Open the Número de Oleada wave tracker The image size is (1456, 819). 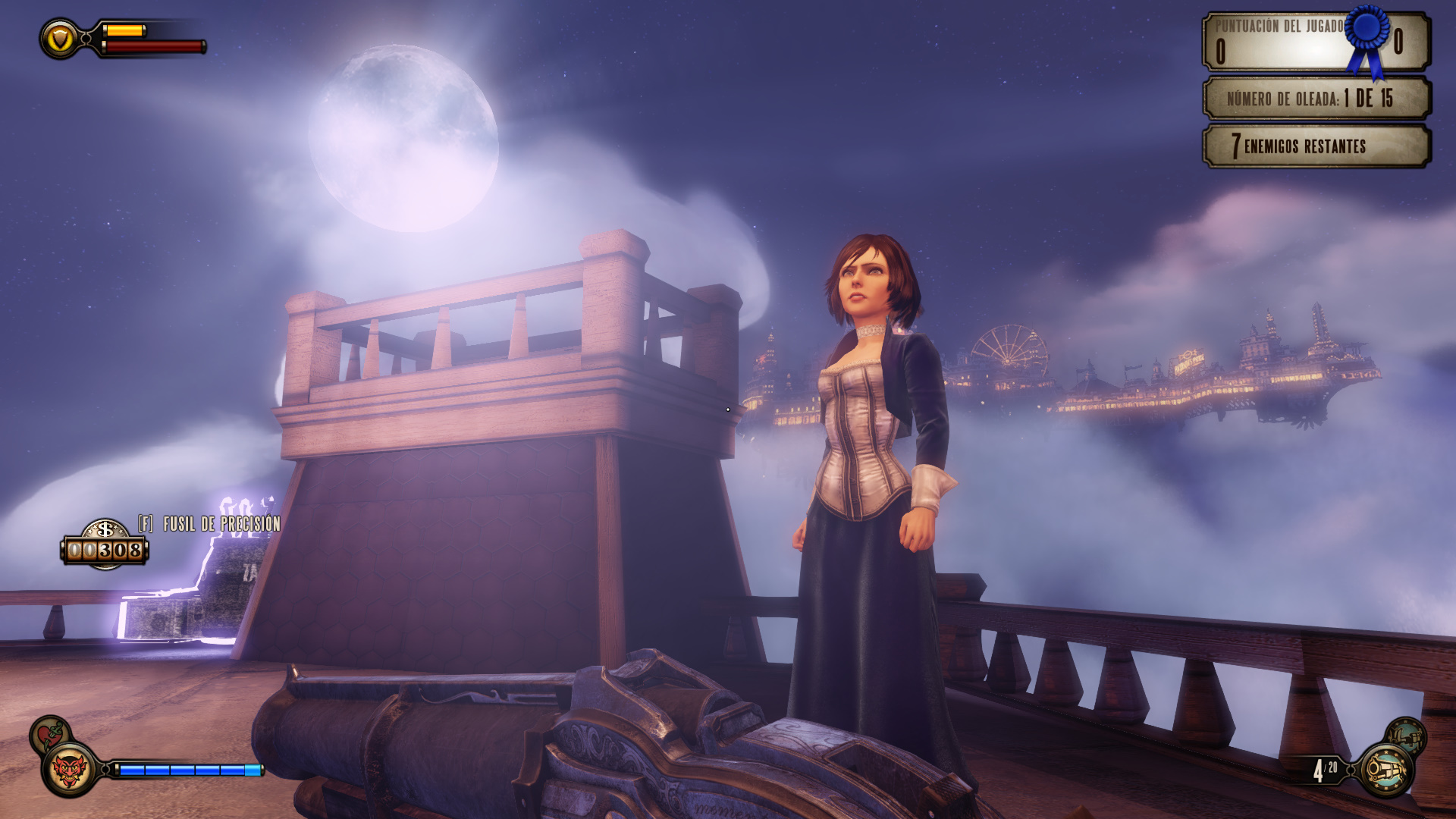coord(1316,99)
